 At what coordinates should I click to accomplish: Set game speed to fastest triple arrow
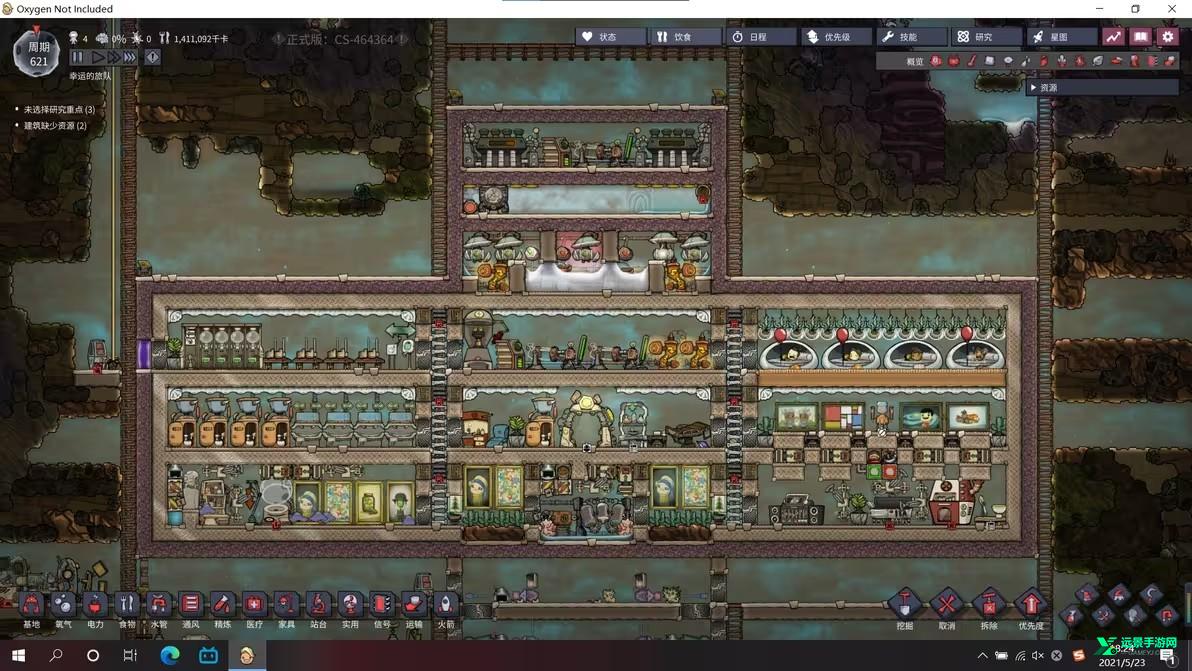coord(130,58)
